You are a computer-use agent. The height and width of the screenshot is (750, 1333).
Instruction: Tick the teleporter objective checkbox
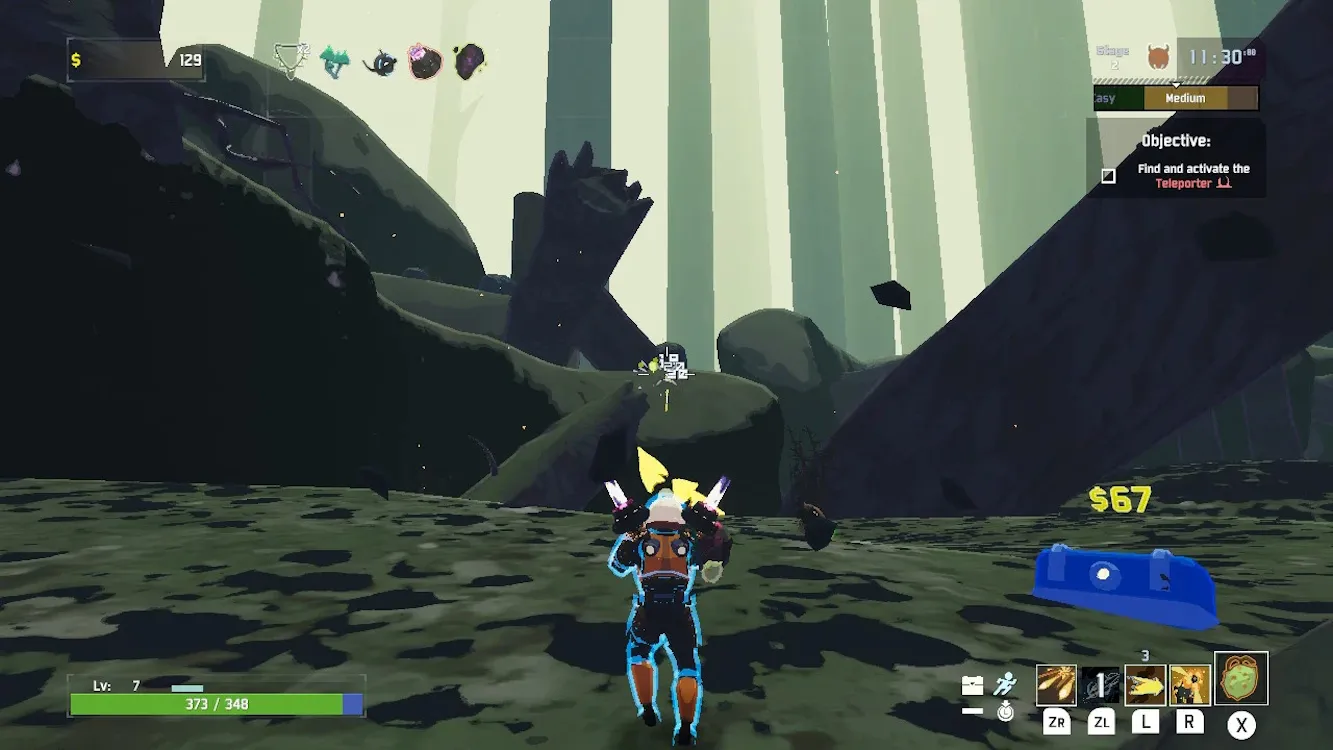[x=1108, y=176]
